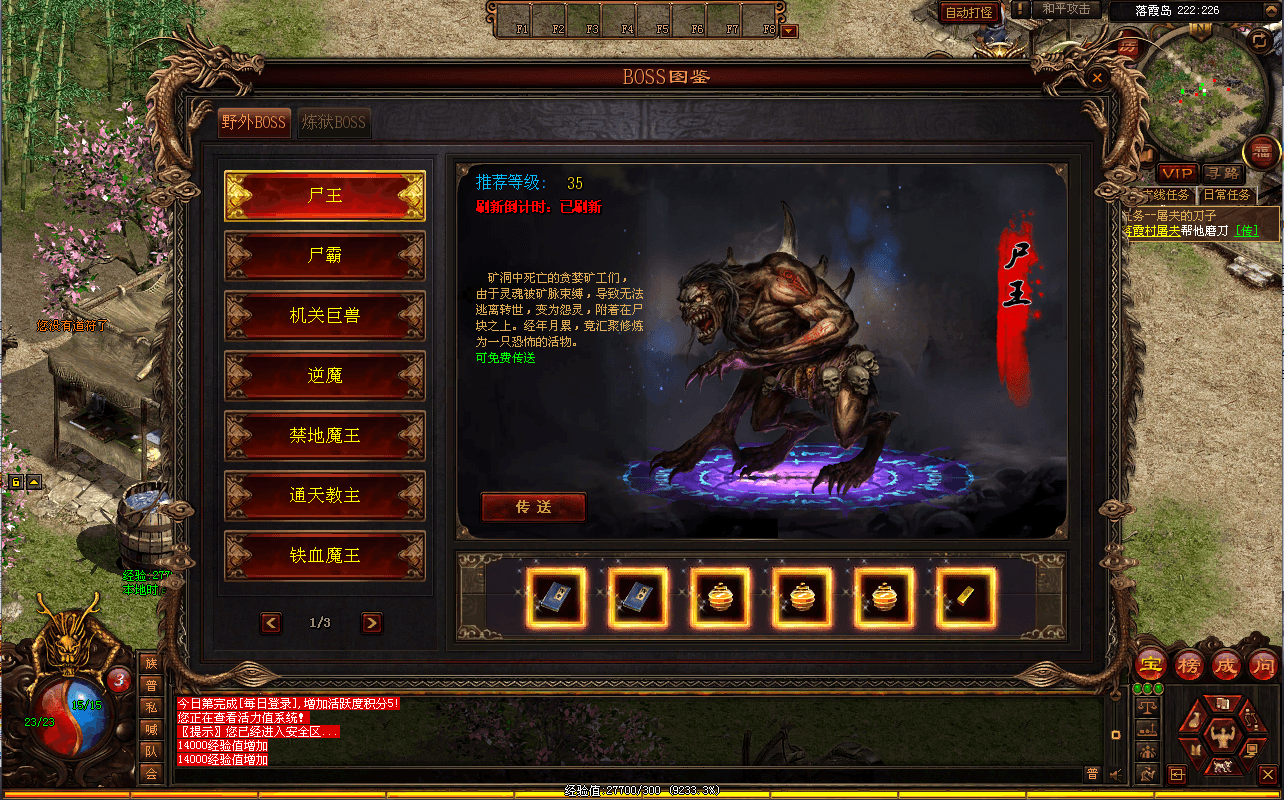This screenshot has height=800, width=1284.
Task: Switch chat to the 私 private channel
Action: (151, 707)
